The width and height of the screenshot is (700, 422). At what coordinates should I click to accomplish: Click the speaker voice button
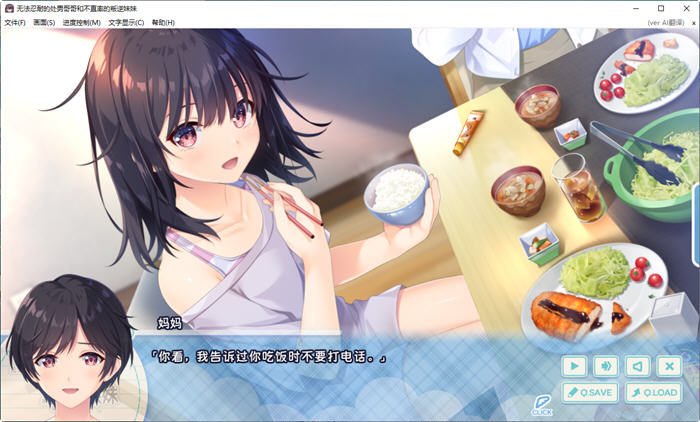pos(637,366)
